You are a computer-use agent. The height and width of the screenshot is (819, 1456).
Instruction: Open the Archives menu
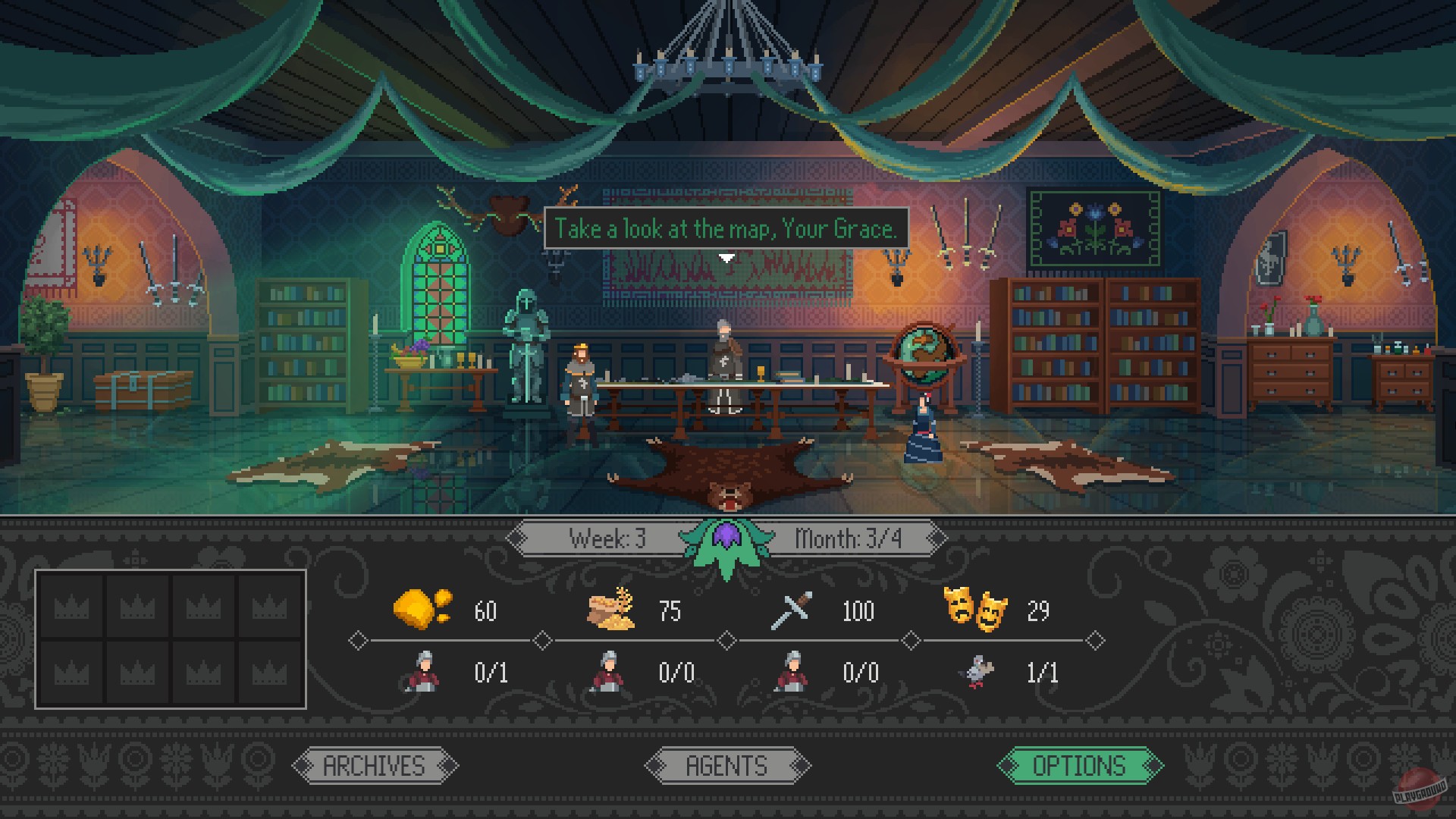click(x=375, y=765)
